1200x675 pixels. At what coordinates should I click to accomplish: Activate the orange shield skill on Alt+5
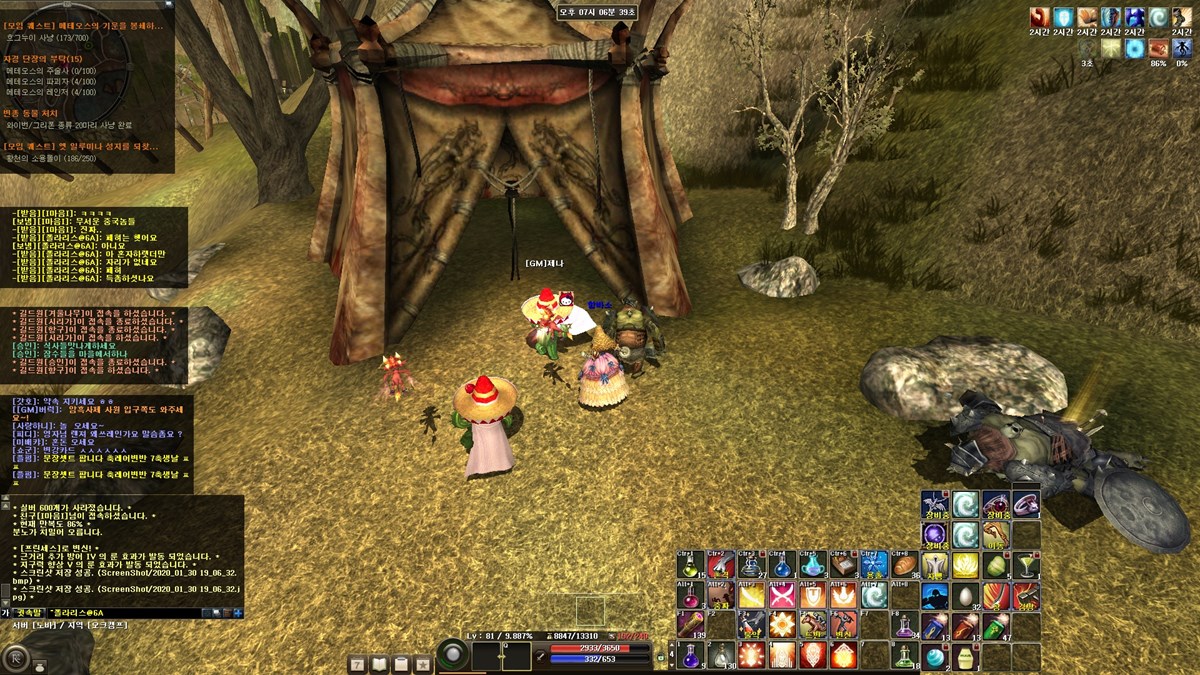(813, 596)
